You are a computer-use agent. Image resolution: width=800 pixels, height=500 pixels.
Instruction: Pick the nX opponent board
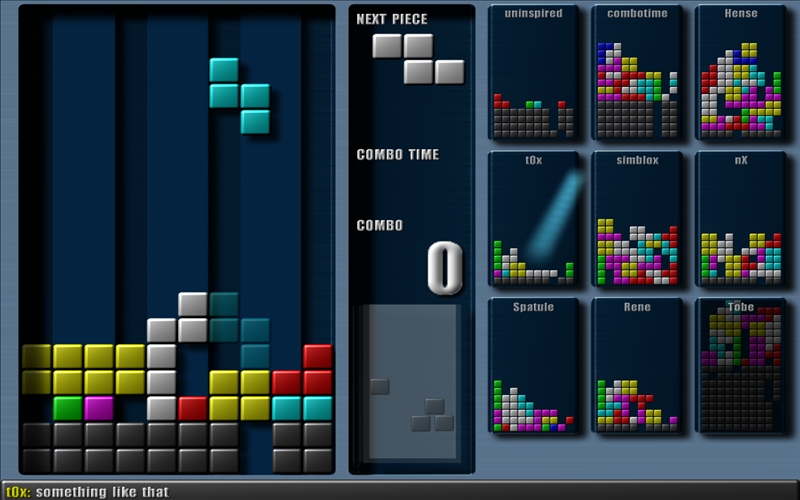point(740,218)
